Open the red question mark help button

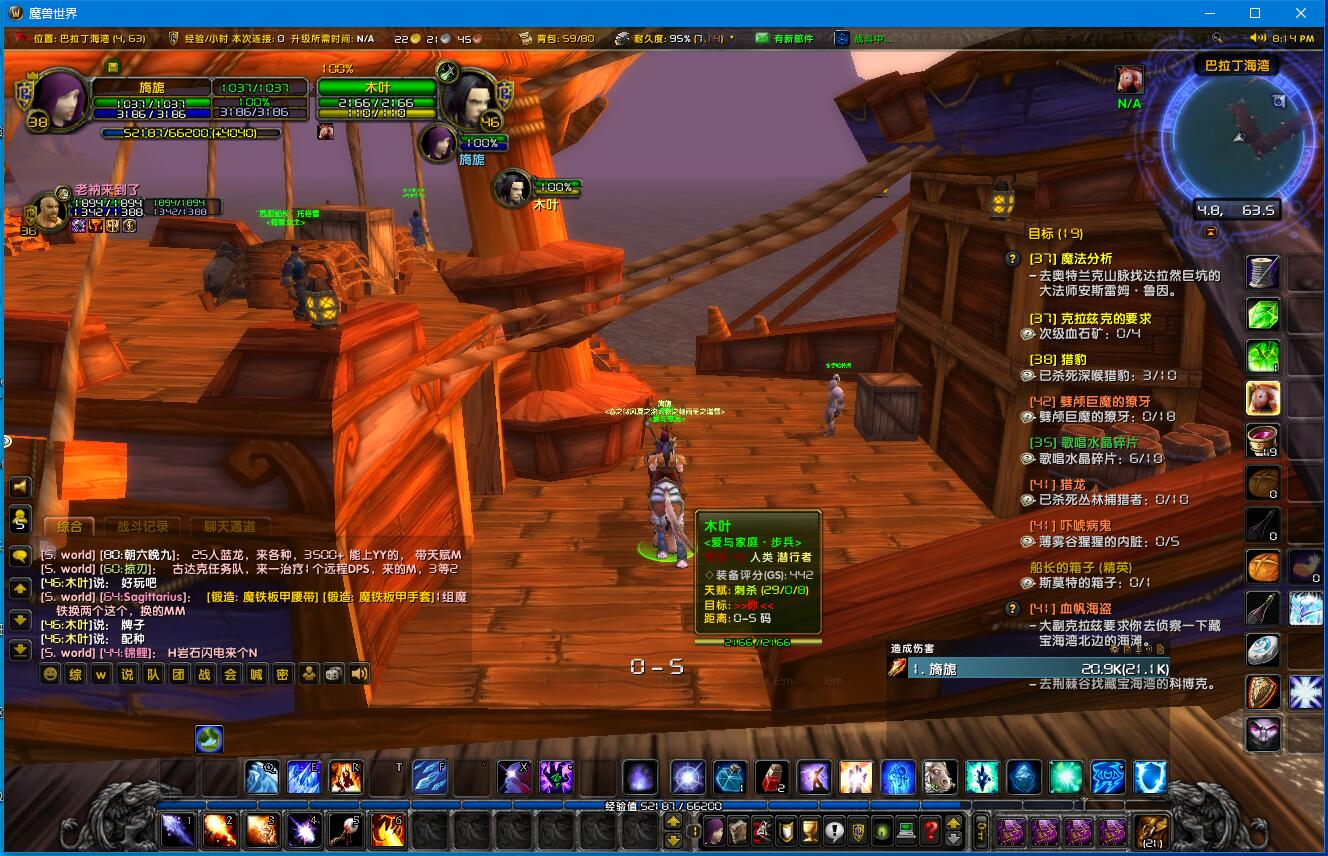(x=931, y=830)
